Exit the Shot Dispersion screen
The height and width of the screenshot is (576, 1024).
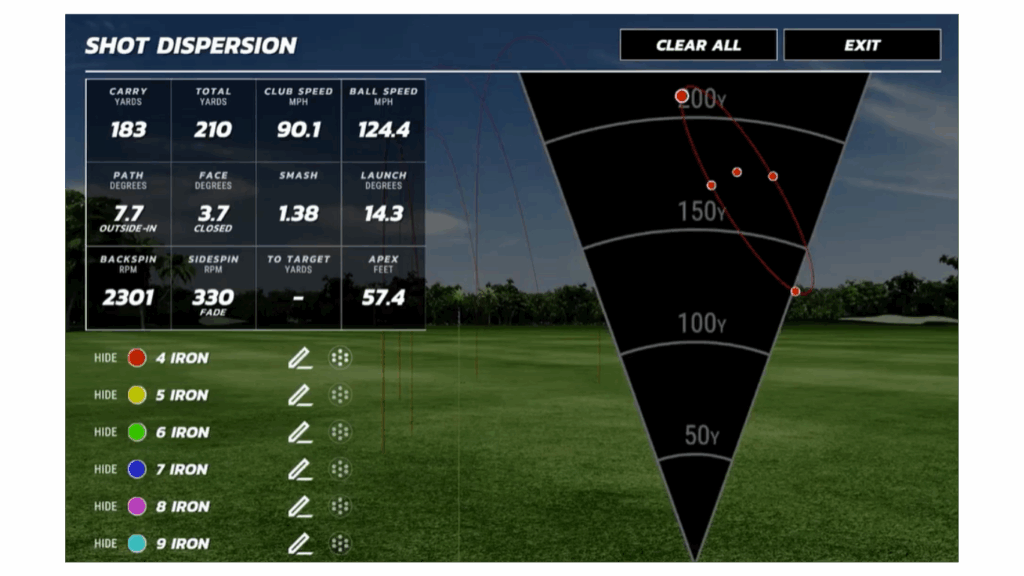coord(861,45)
